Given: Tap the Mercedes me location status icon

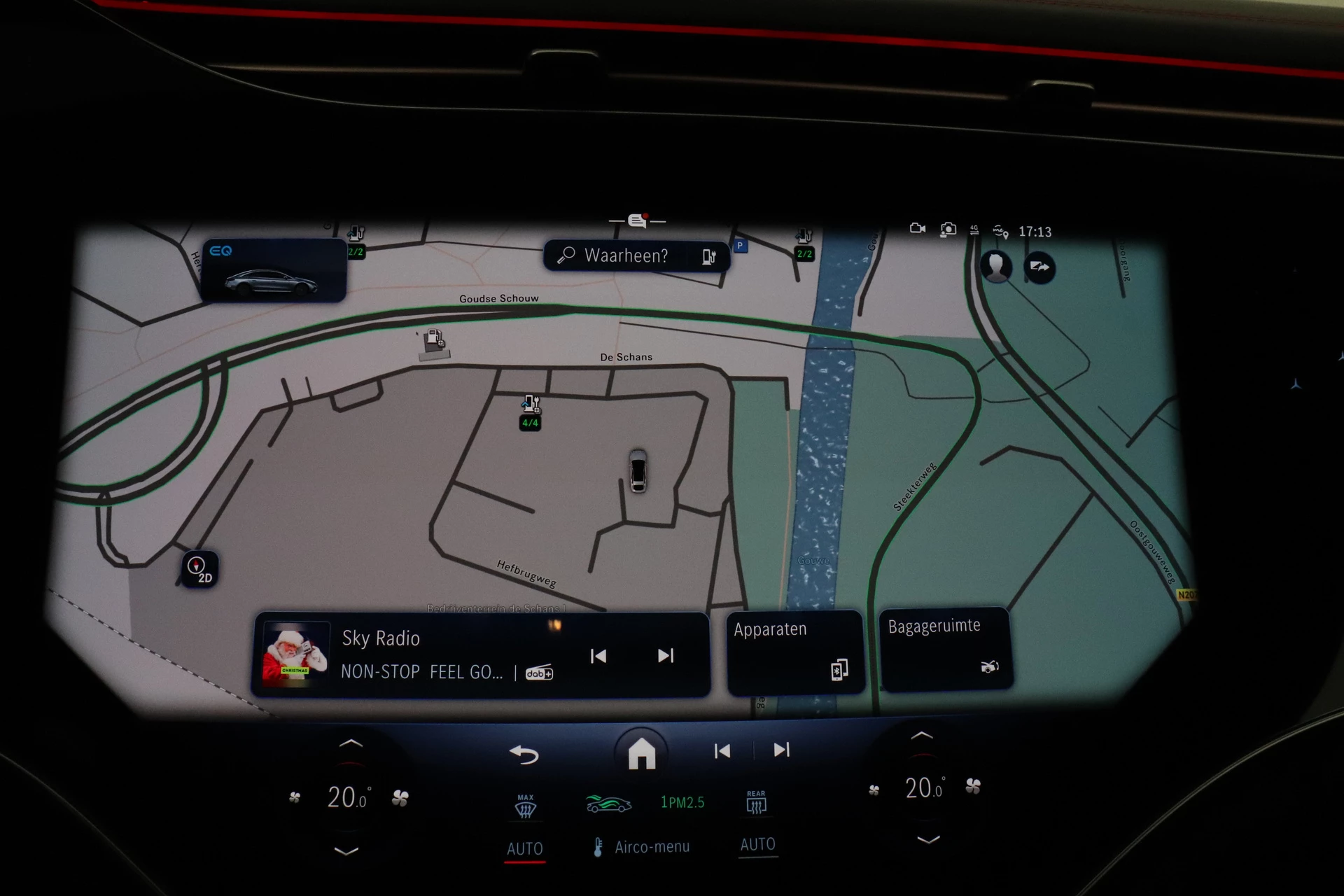Looking at the screenshot, I should 1001,232.
